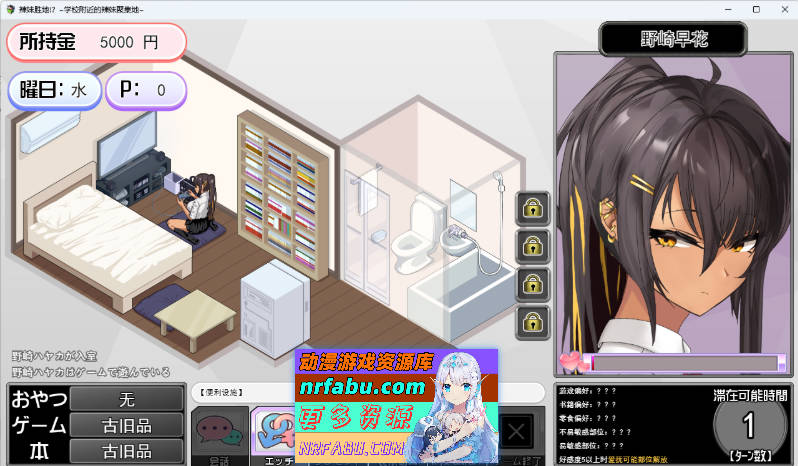Click the X icon in the bottom action bar
The height and width of the screenshot is (466, 798).
[516, 432]
